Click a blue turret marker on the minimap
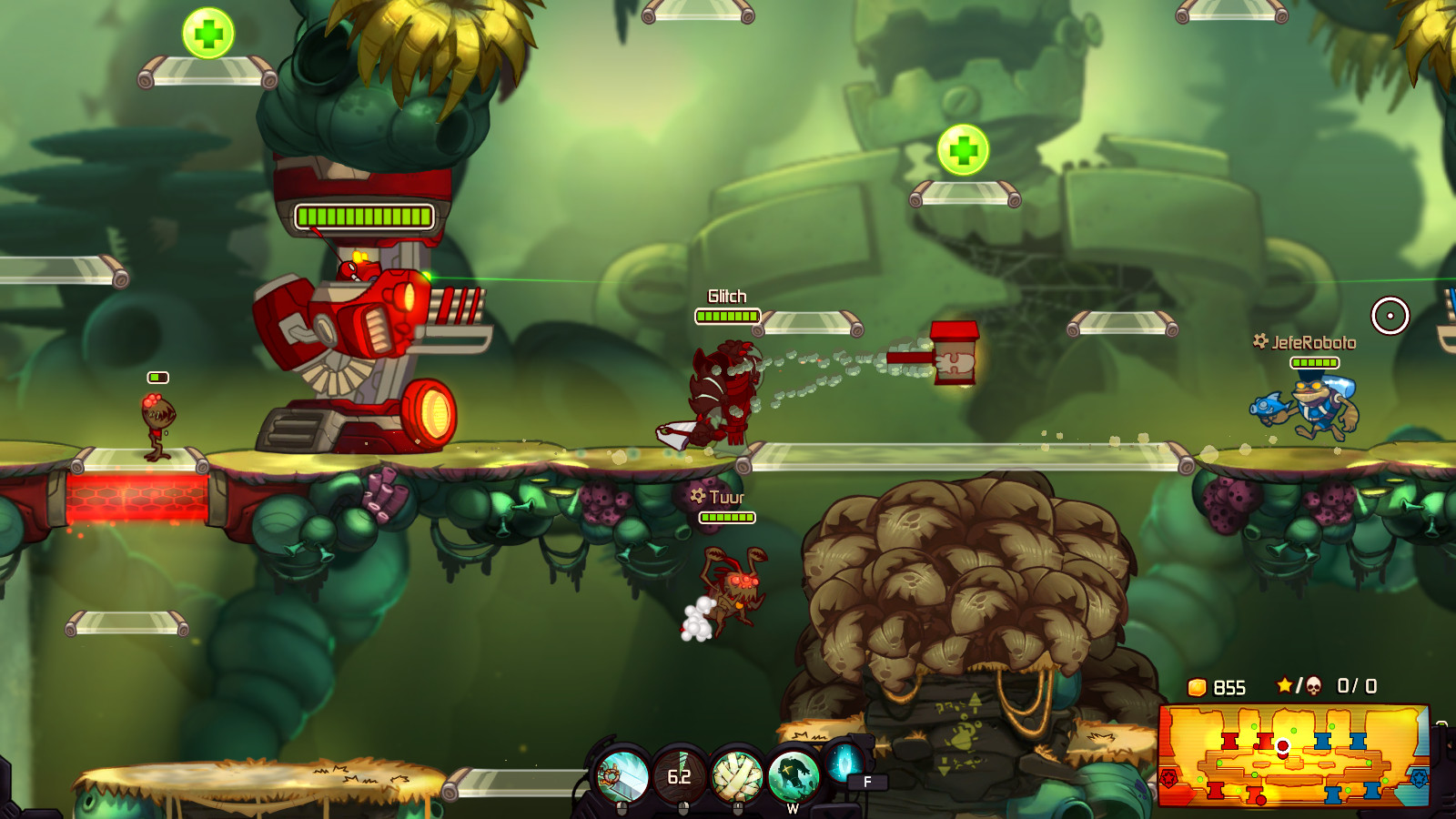Viewport: 1456px width, 819px height. 1322,742
